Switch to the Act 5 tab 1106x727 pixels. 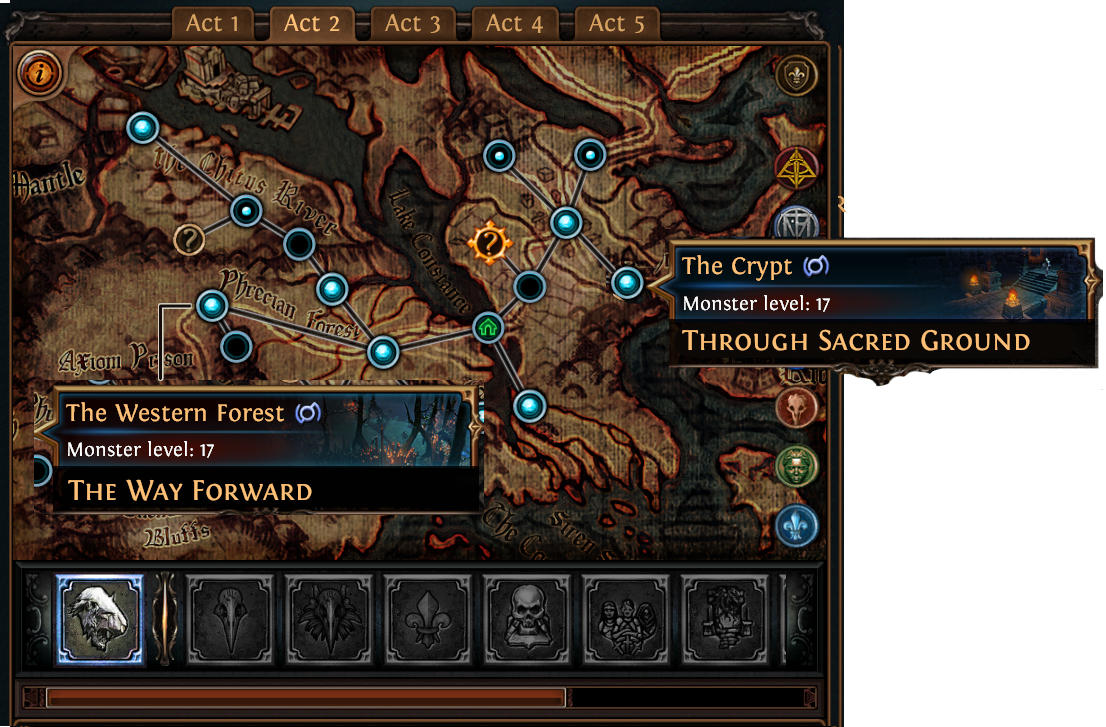click(616, 23)
